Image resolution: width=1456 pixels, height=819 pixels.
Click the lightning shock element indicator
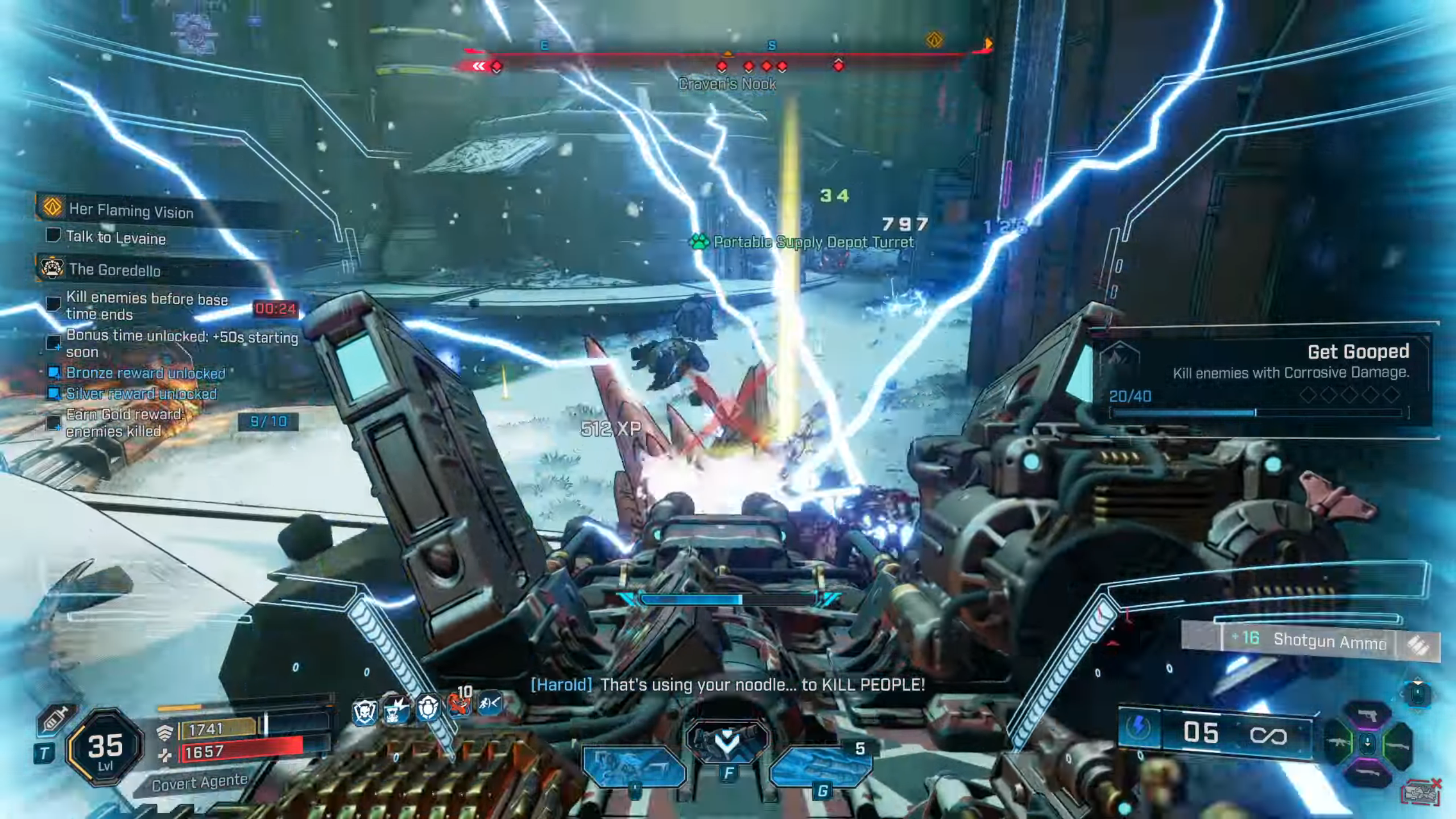pos(1139,728)
